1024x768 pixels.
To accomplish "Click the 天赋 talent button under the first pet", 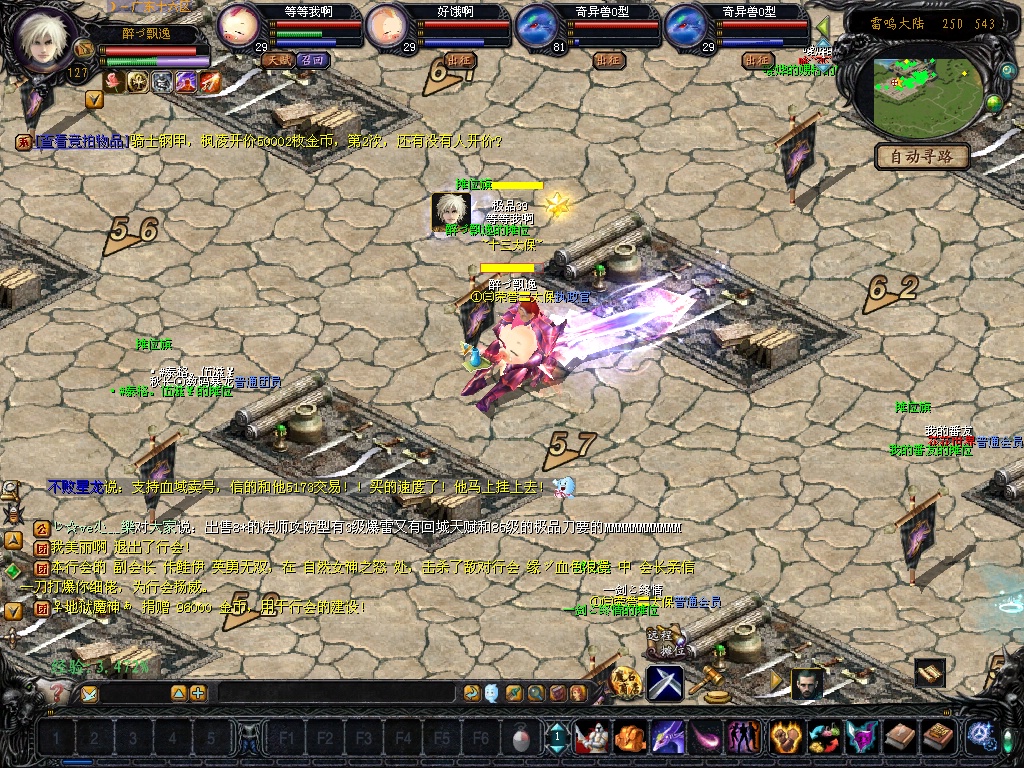I will (x=278, y=60).
